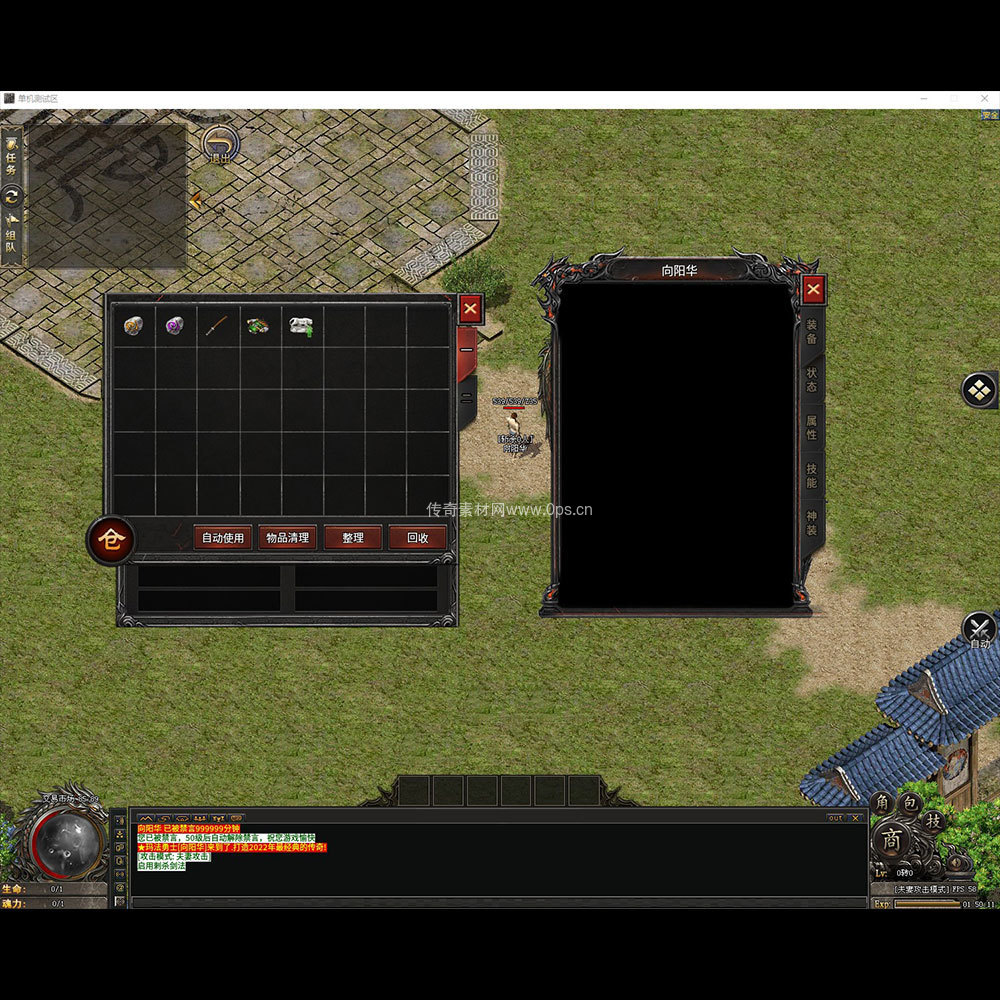Open 物品清理 item cleanup
This screenshot has width=1000, height=1000.
click(x=288, y=538)
